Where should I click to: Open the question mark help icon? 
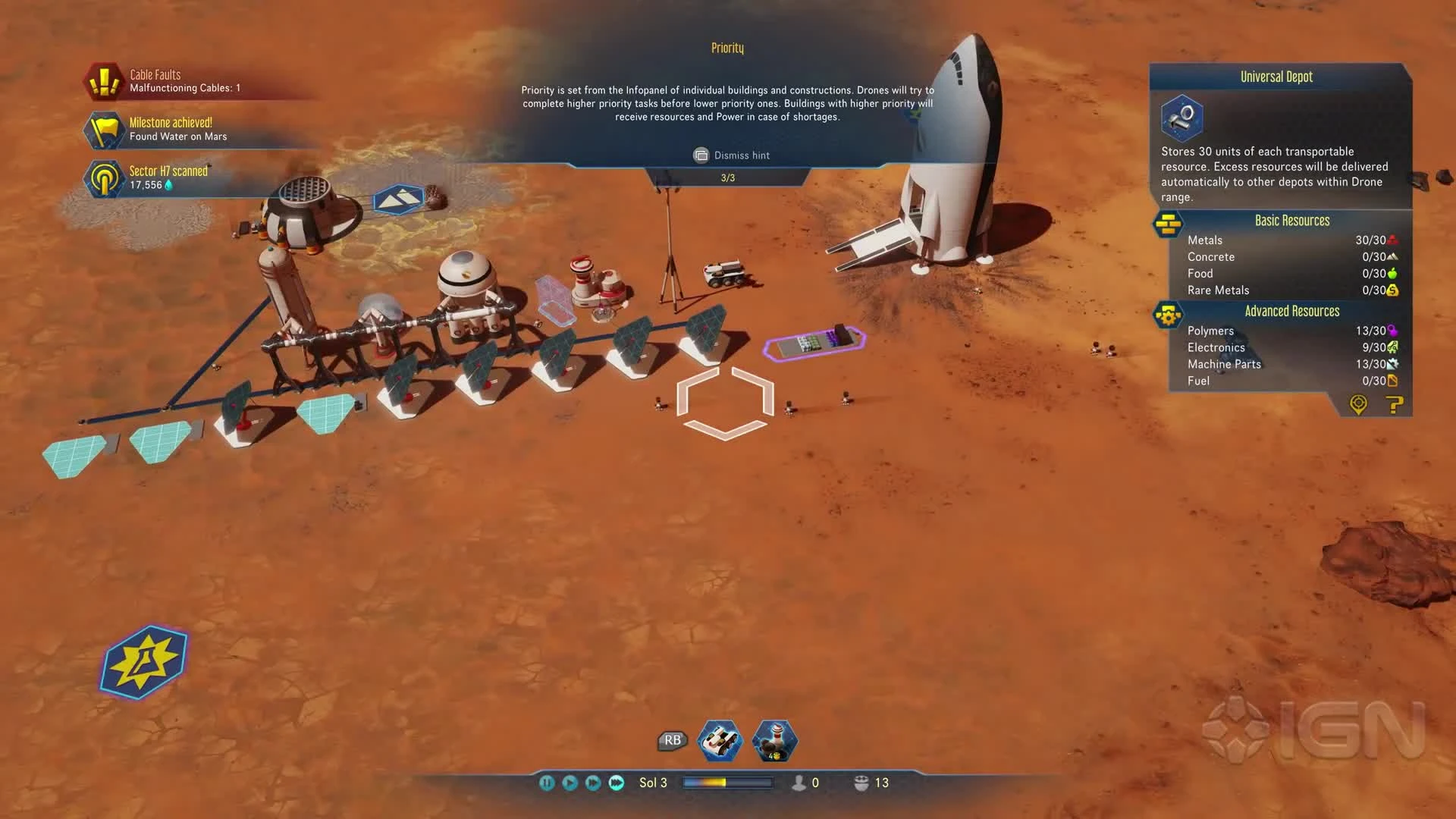(1393, 406)
